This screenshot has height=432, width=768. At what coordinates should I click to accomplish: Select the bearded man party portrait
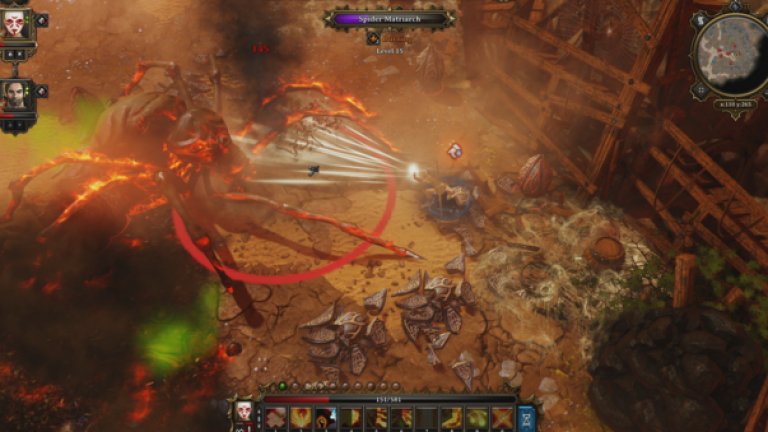click(x=15, y=96)
